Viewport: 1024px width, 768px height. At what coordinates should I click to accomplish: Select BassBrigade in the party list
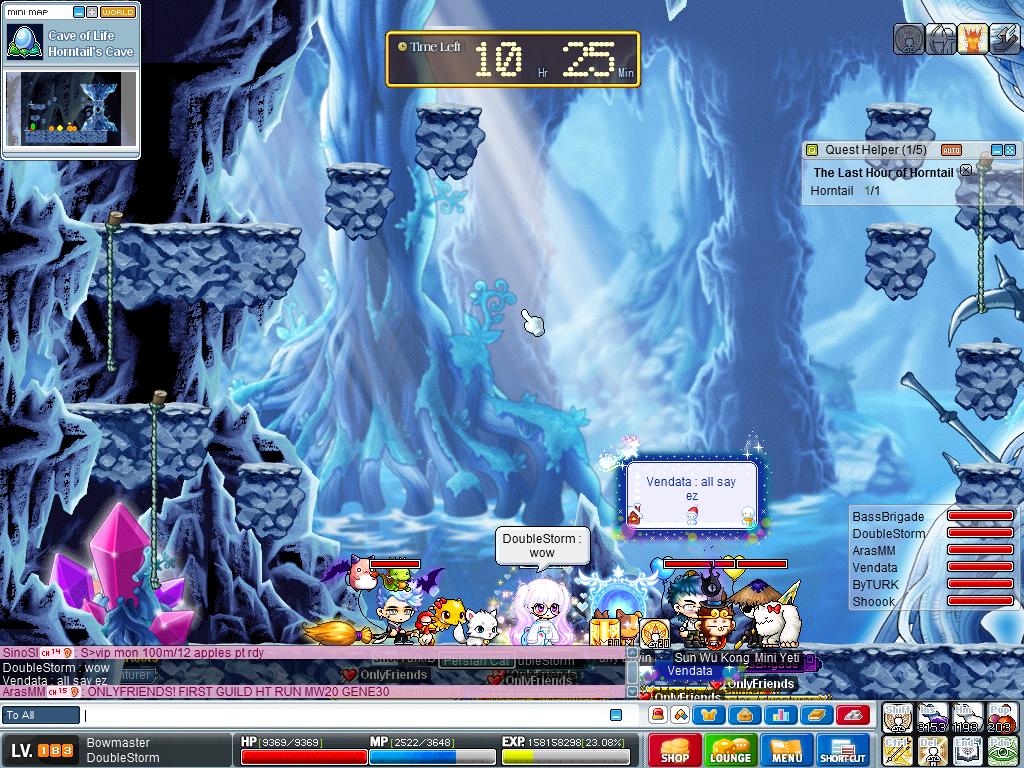pos(888,517)
